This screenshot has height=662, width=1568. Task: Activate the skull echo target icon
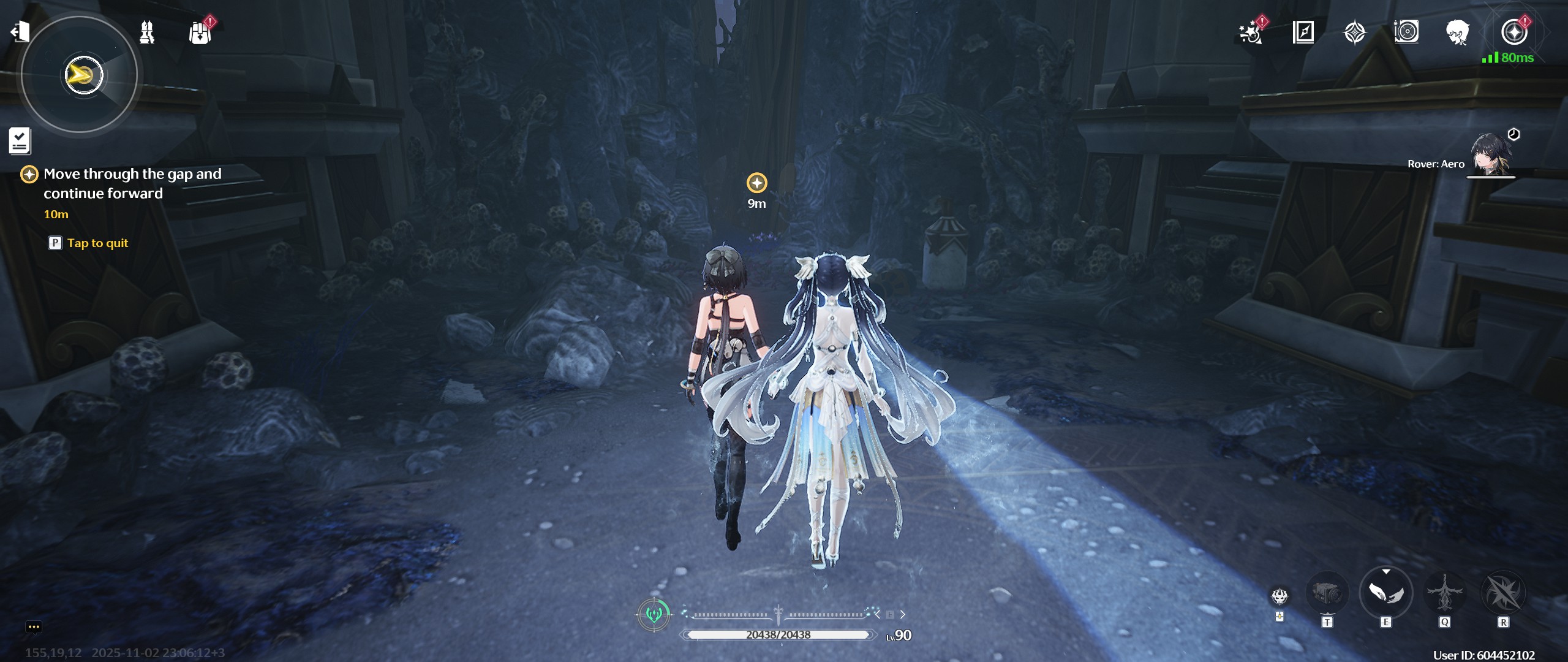pos(1280,596)
